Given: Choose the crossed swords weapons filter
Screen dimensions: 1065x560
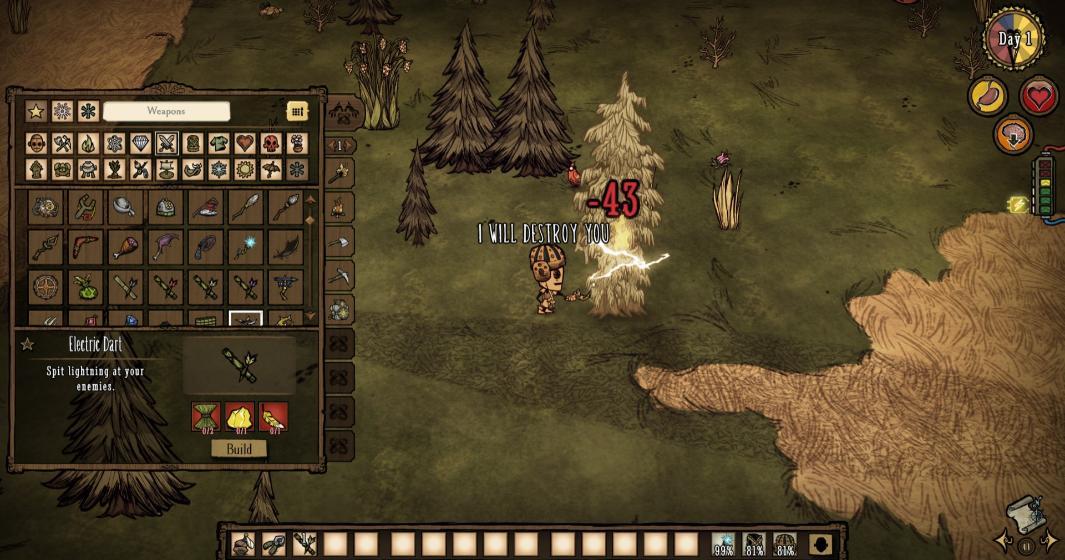Looking at the screenshot, I should coord(166,144).
